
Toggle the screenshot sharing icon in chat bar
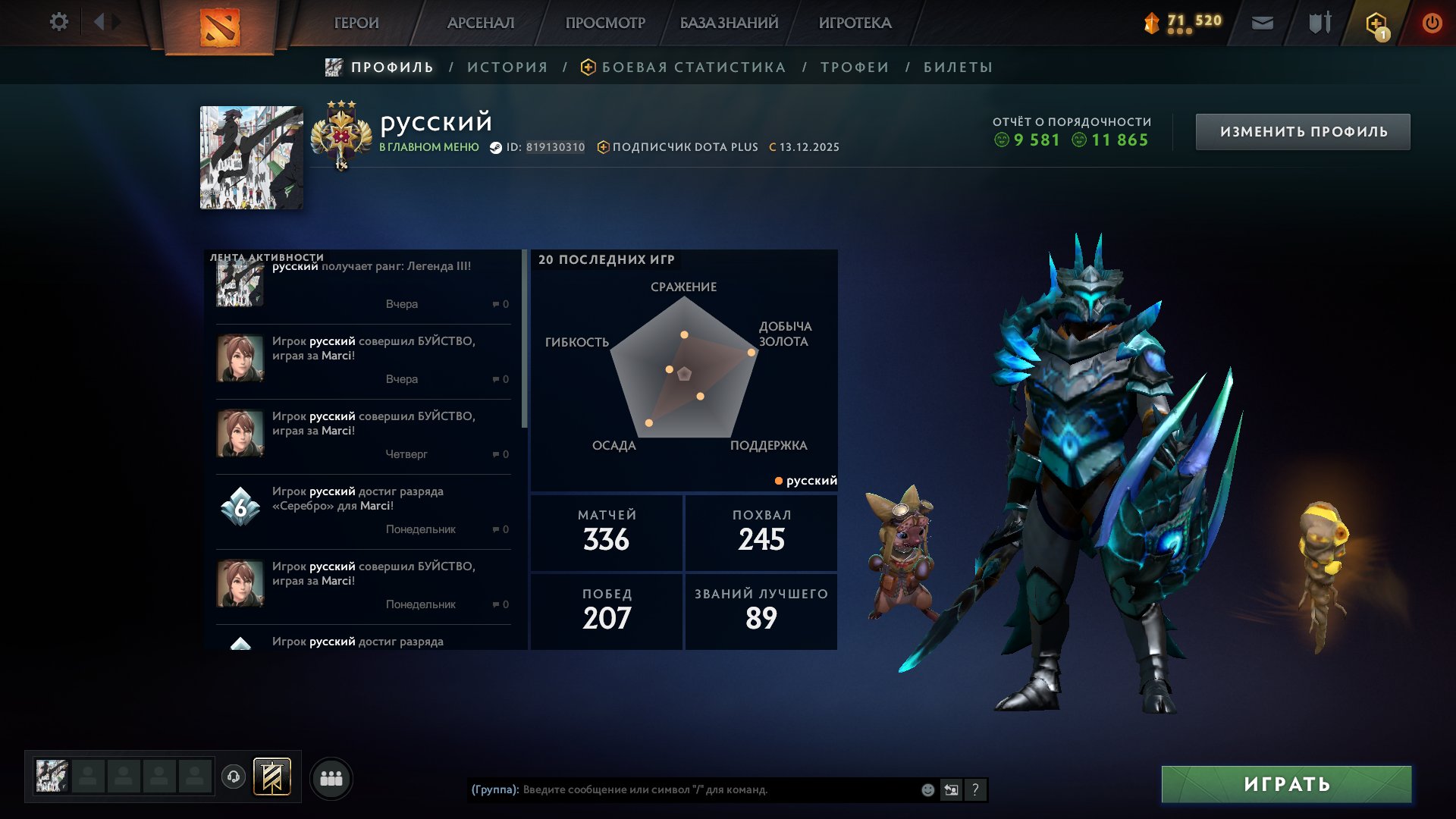[x=950, y=789]
